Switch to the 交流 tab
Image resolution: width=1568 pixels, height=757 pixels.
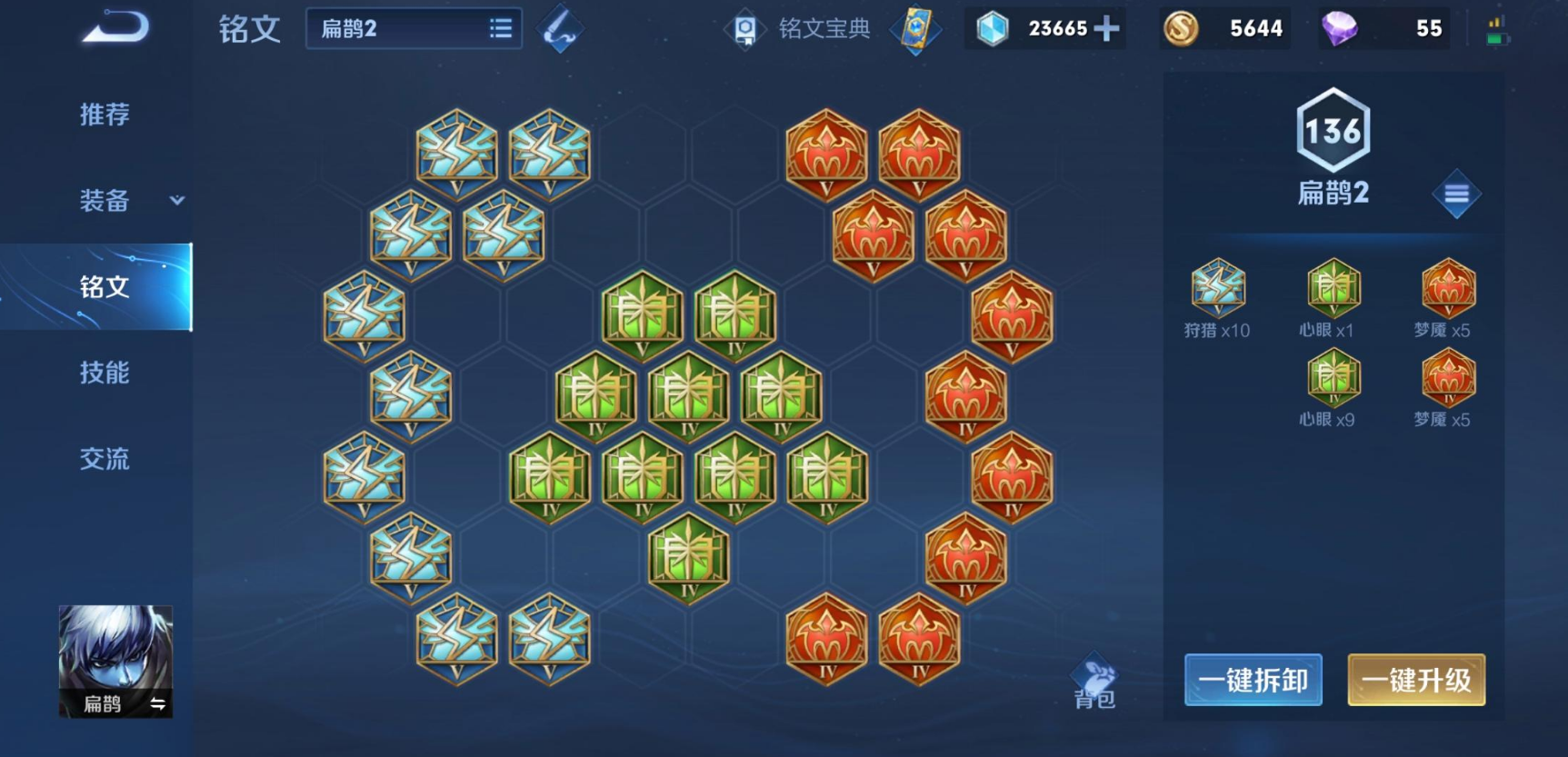point(105,459)
